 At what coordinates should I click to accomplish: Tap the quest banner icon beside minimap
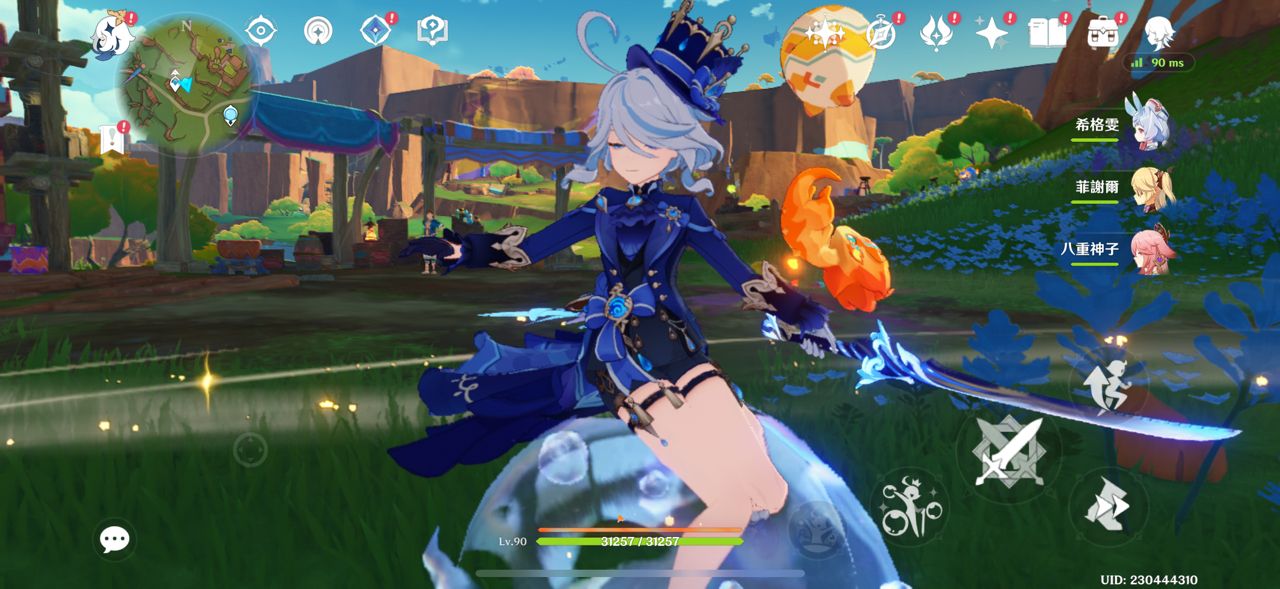[111, 140]
